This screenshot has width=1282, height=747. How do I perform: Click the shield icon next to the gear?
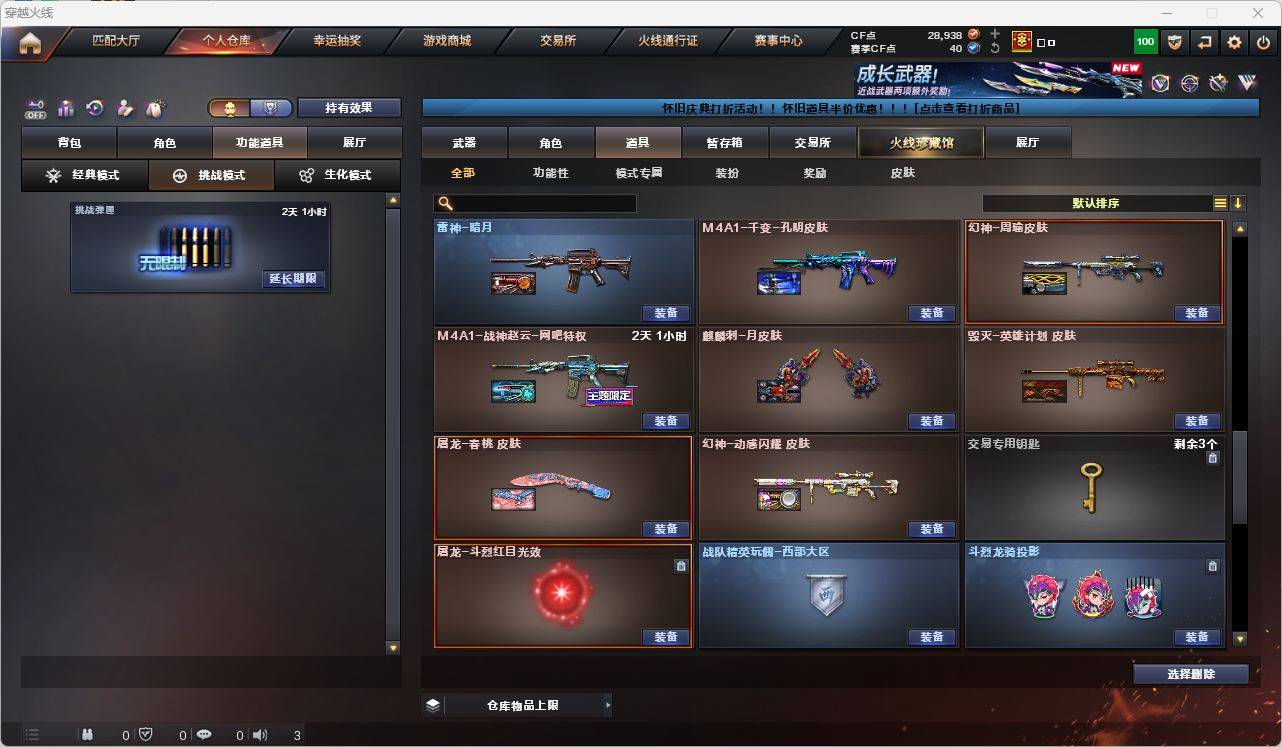click(1175, 42)
